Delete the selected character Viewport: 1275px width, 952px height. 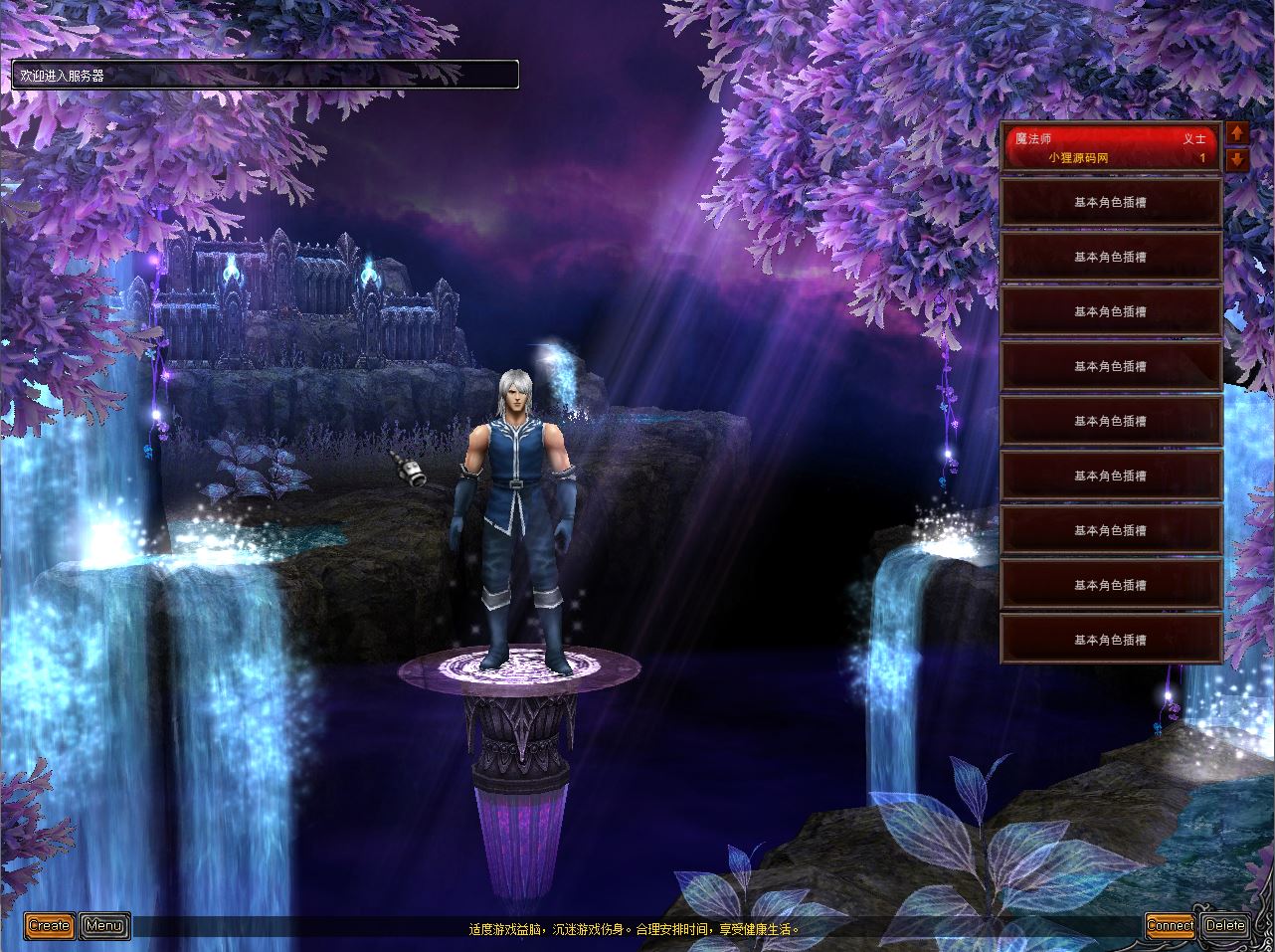(x=1224, y=925)
